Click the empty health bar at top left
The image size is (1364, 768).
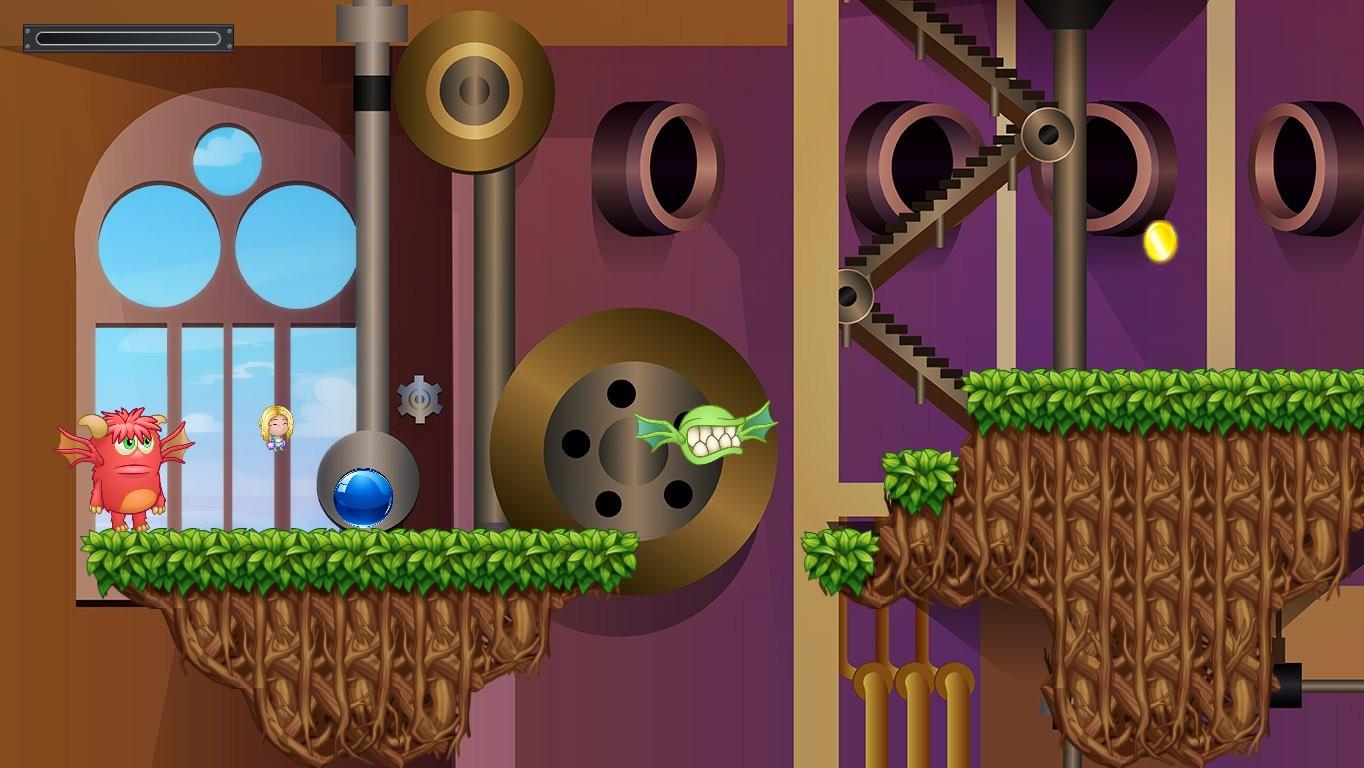128,38
